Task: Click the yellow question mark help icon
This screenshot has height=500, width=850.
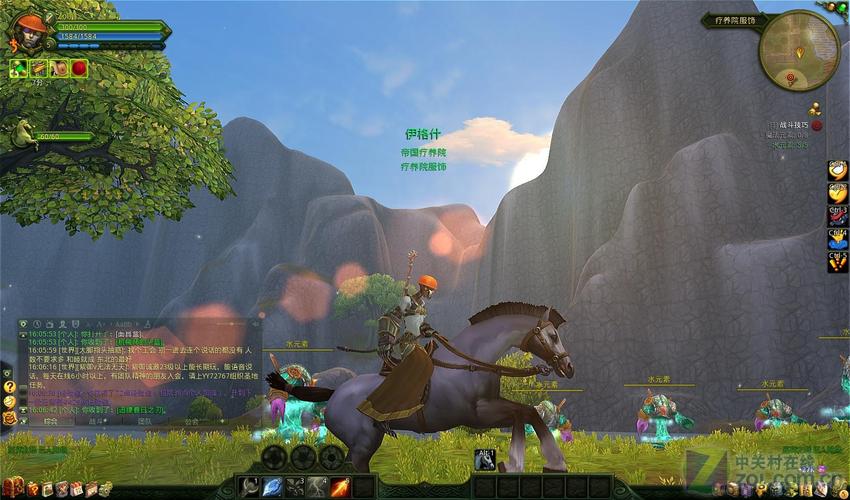Action: click(9, 386)
